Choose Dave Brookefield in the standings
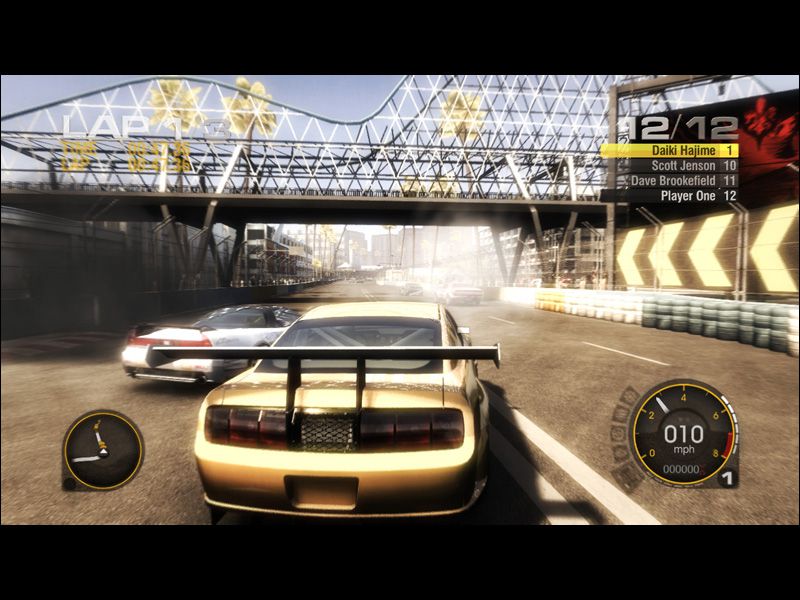The width and height of the screenshot is (800, 600). coord(670,181)
